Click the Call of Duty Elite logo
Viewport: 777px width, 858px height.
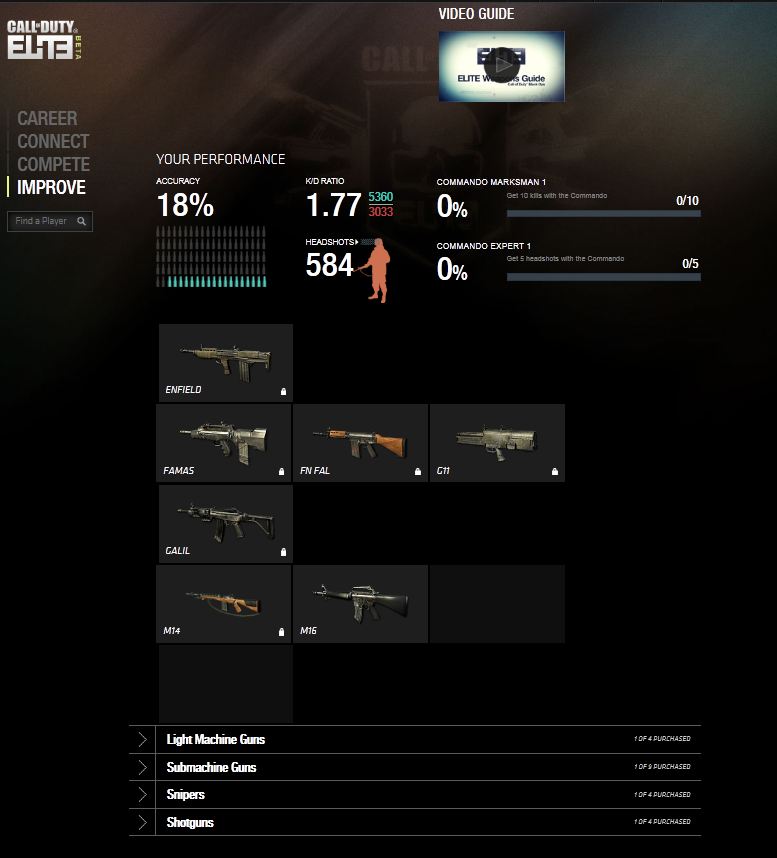click(44, 40)
